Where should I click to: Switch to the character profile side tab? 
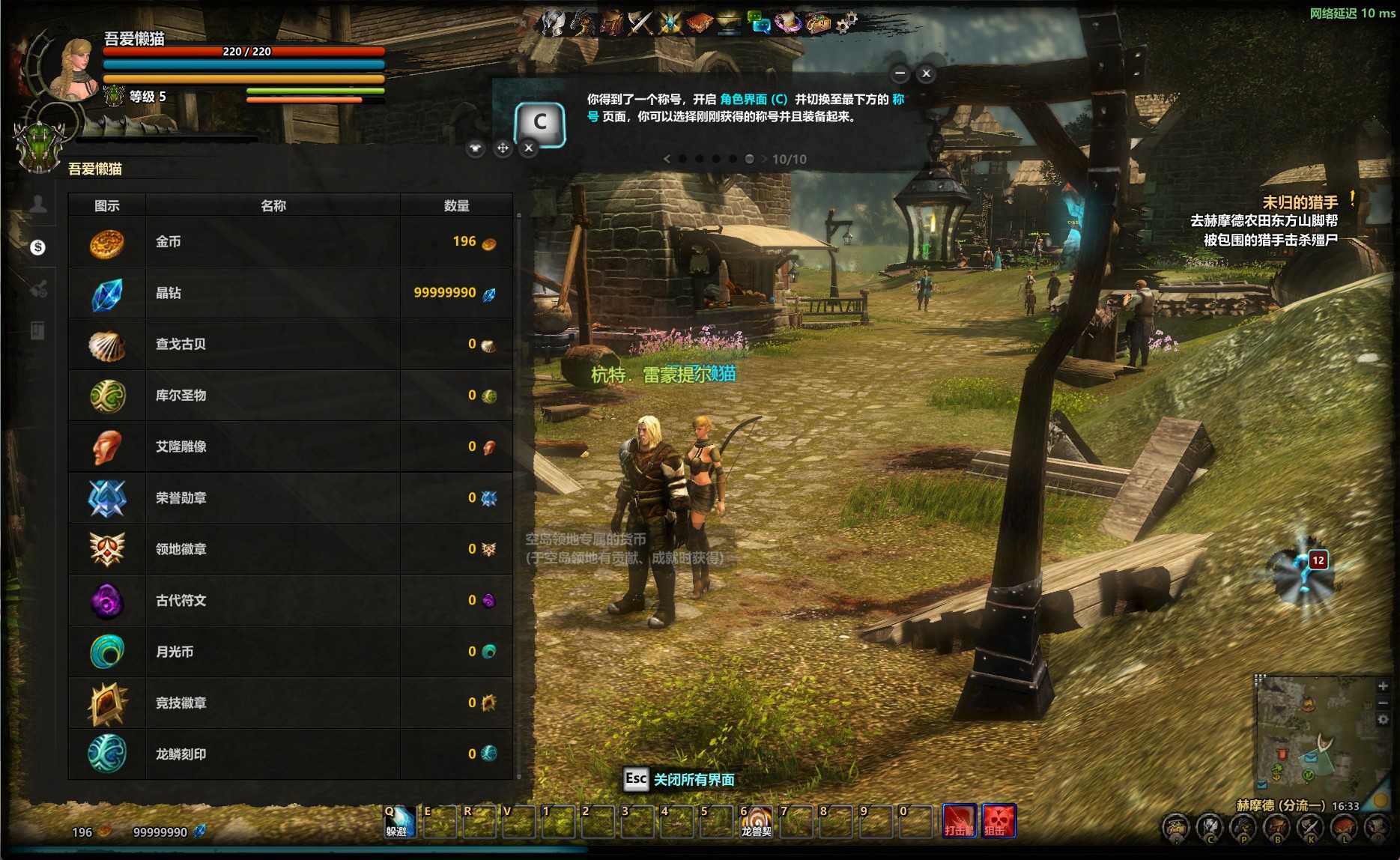point(38,205)
